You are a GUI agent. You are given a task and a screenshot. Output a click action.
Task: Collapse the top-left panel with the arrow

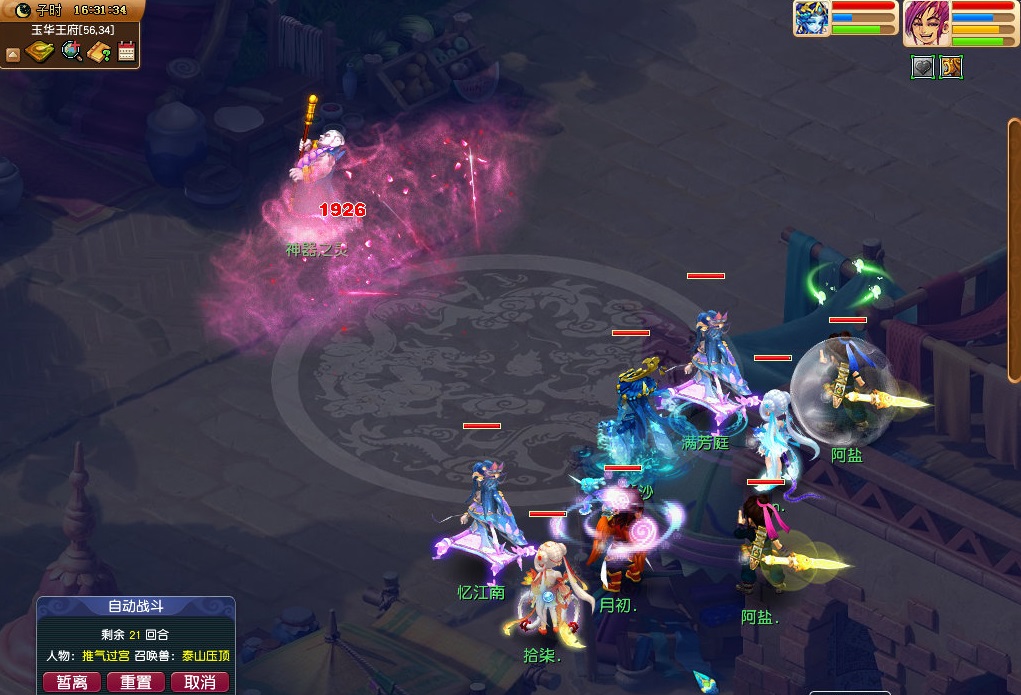coord(13,54)
